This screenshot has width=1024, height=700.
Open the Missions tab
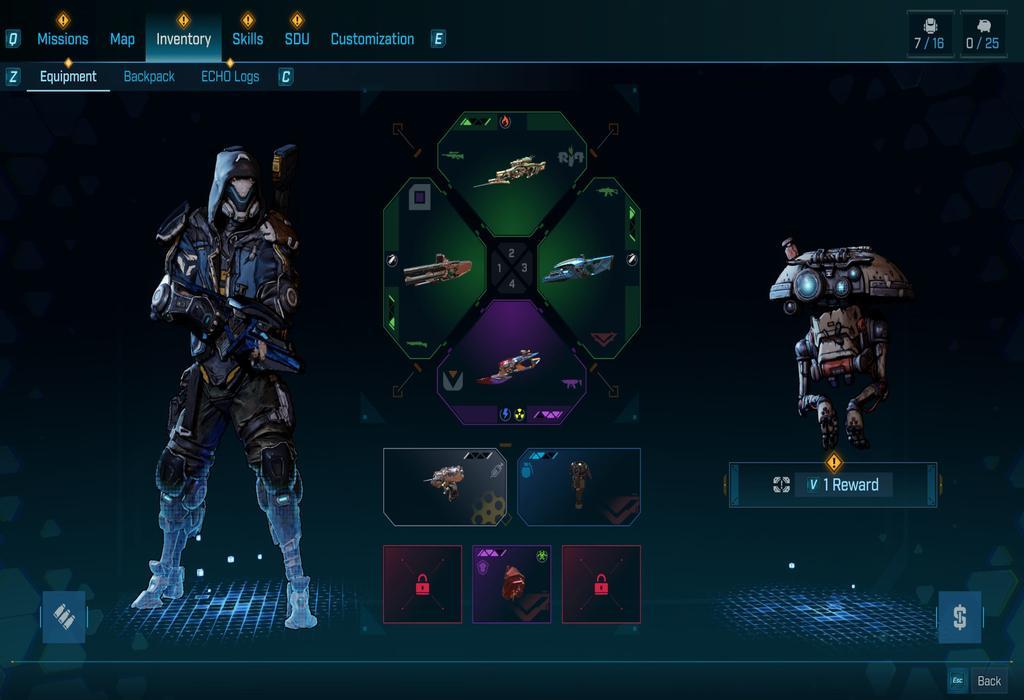[62, 39]
